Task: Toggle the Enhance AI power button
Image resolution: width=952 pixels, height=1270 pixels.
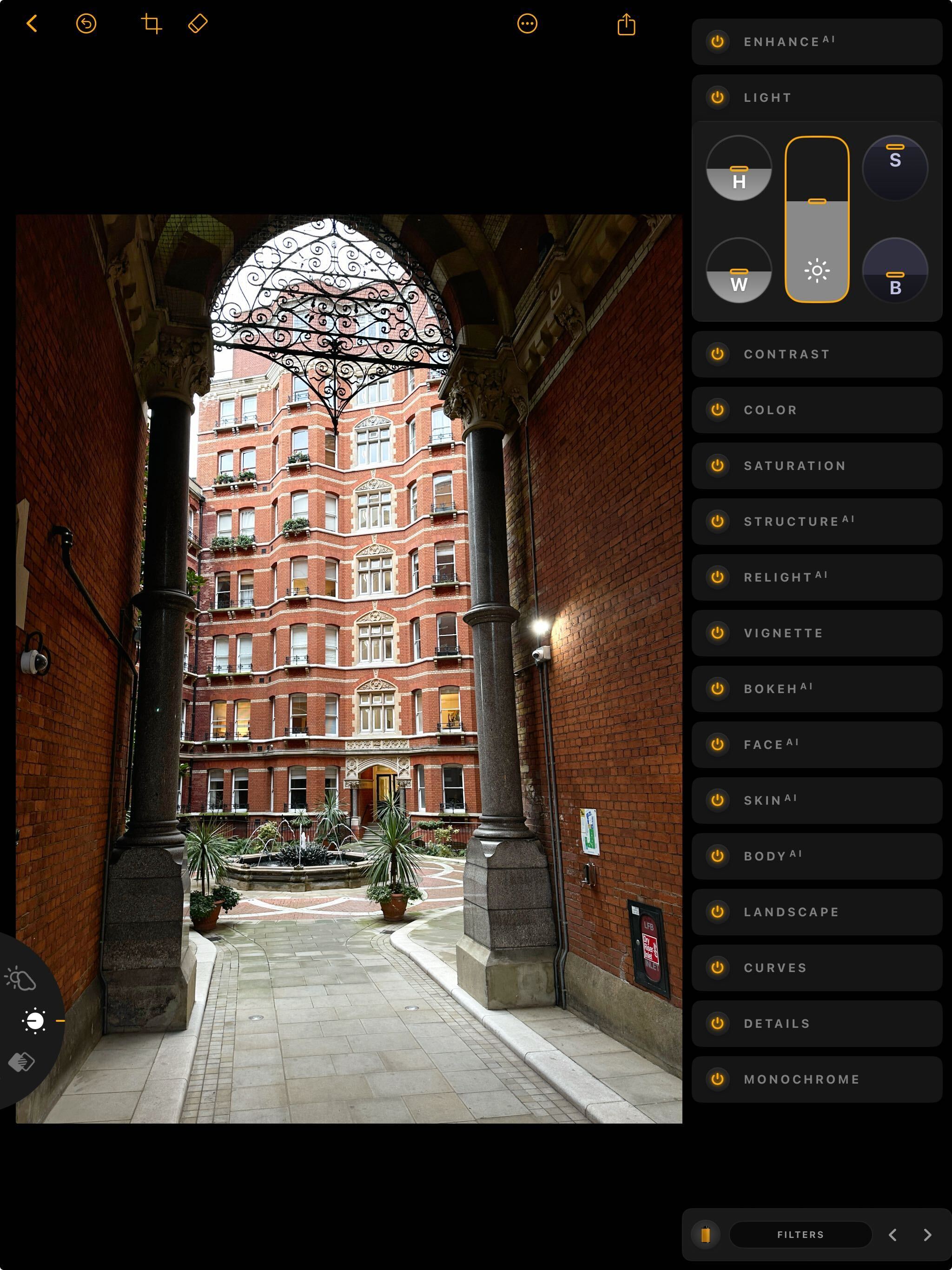Action: click(x=717, y=42)
